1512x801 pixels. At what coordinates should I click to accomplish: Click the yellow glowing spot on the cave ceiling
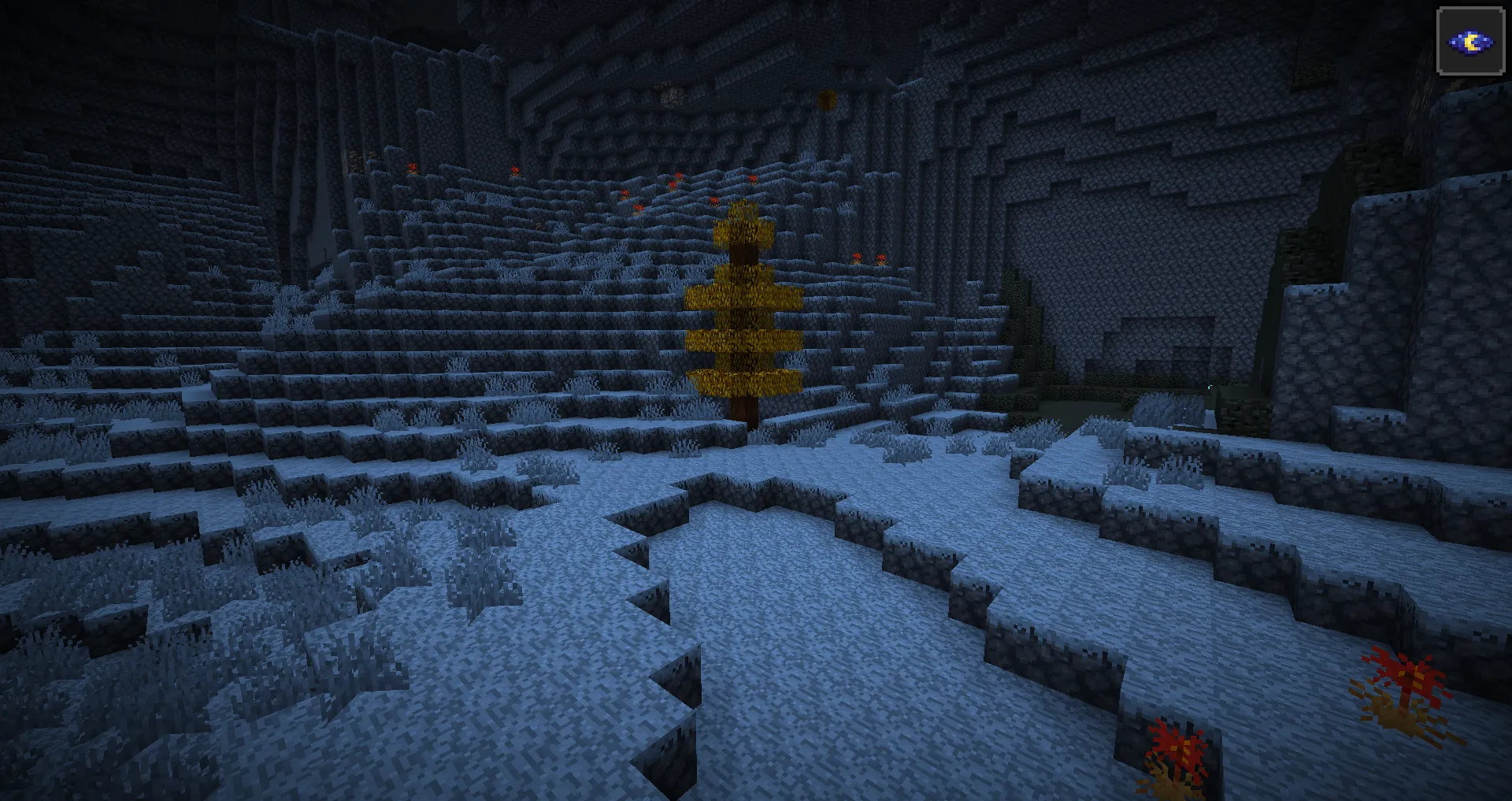click(x=825, y=99)
